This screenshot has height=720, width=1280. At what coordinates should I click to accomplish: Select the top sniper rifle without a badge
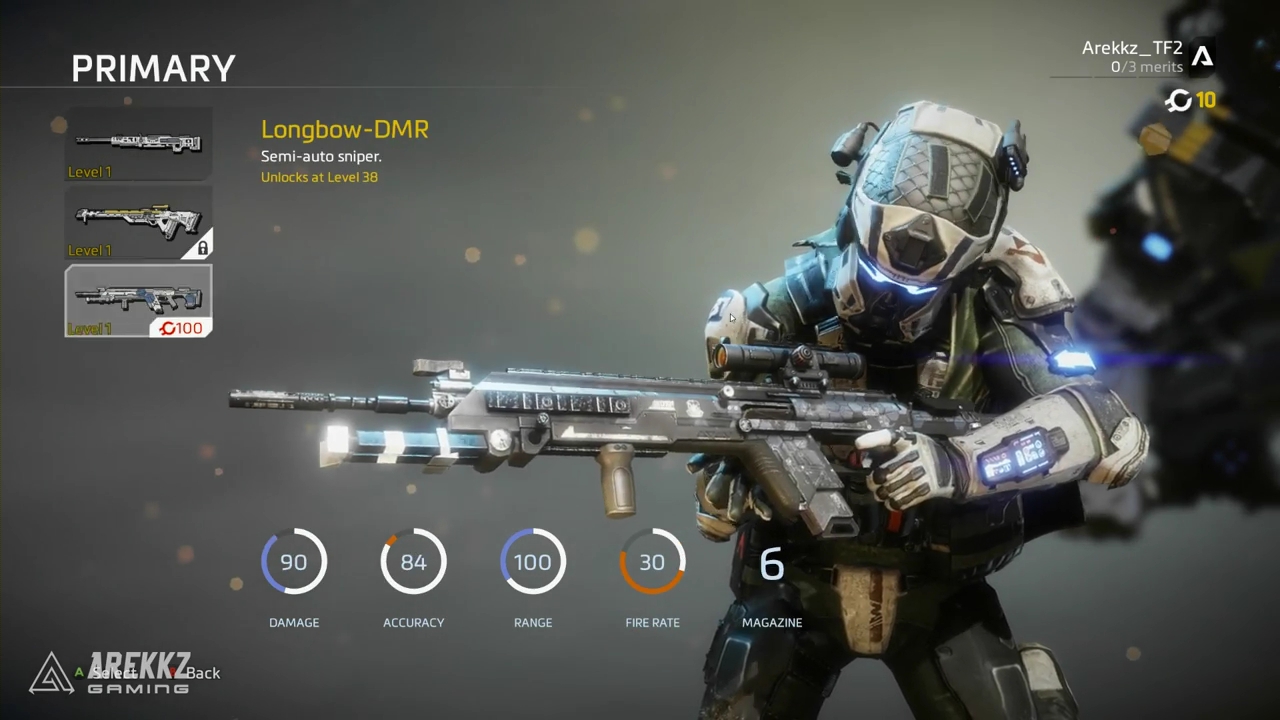(x=138, y=144)
